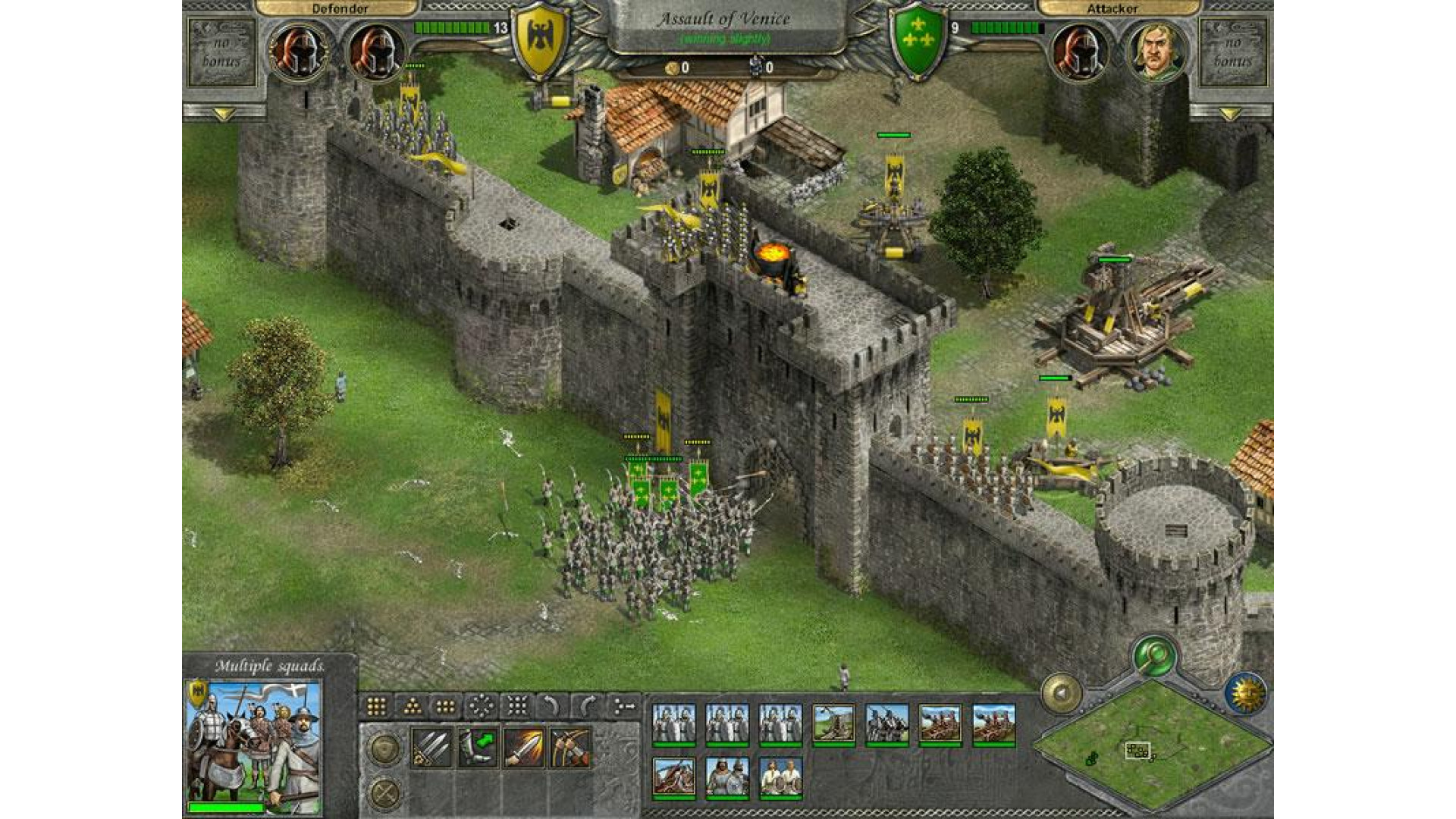This screenshot has height=819, width=1456.
Task: Activate the archer bow ability icon
Action: [570, 748]
